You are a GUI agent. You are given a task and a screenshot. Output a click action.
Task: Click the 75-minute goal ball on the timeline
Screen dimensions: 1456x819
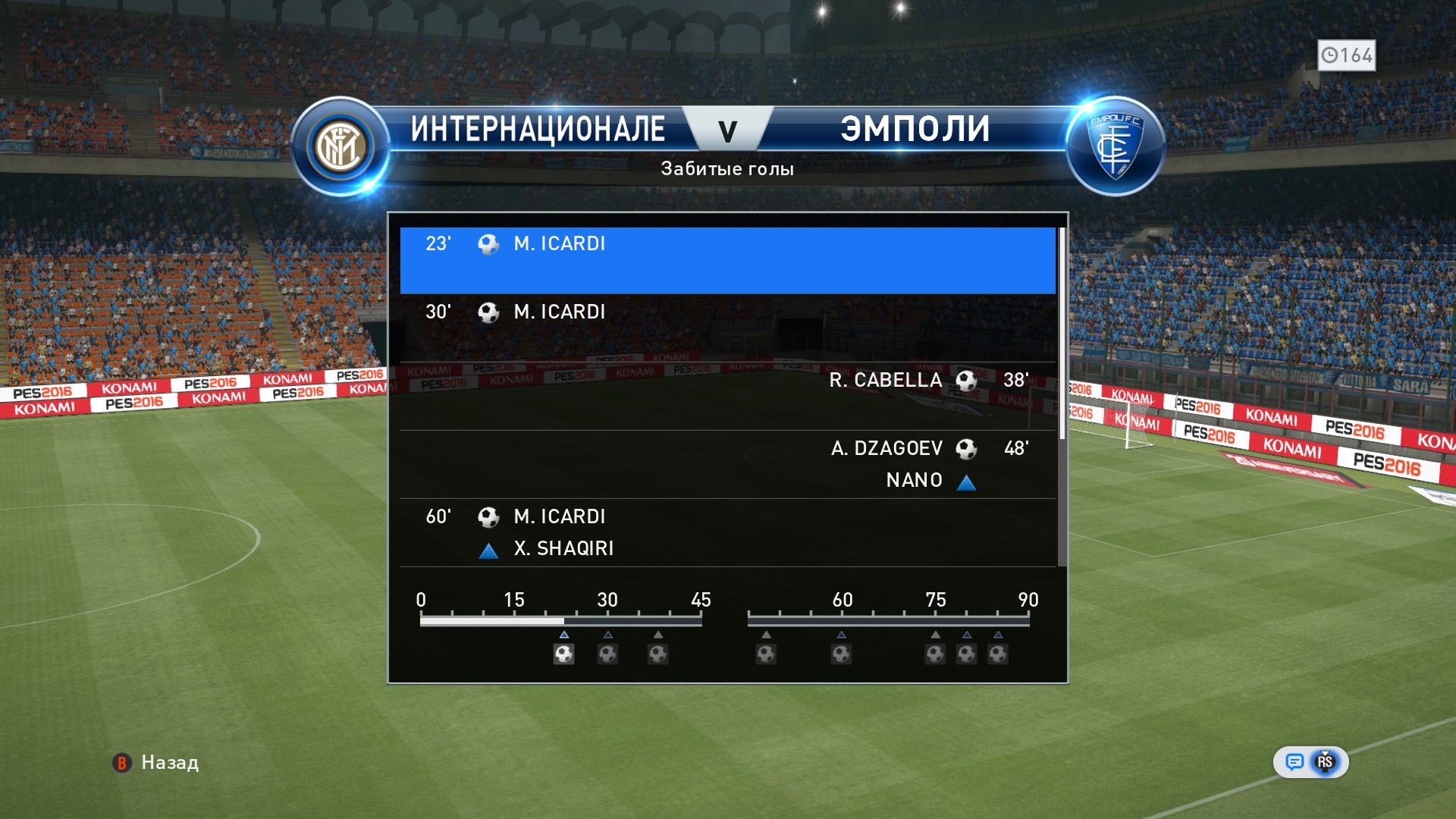(x=935, y=654)
